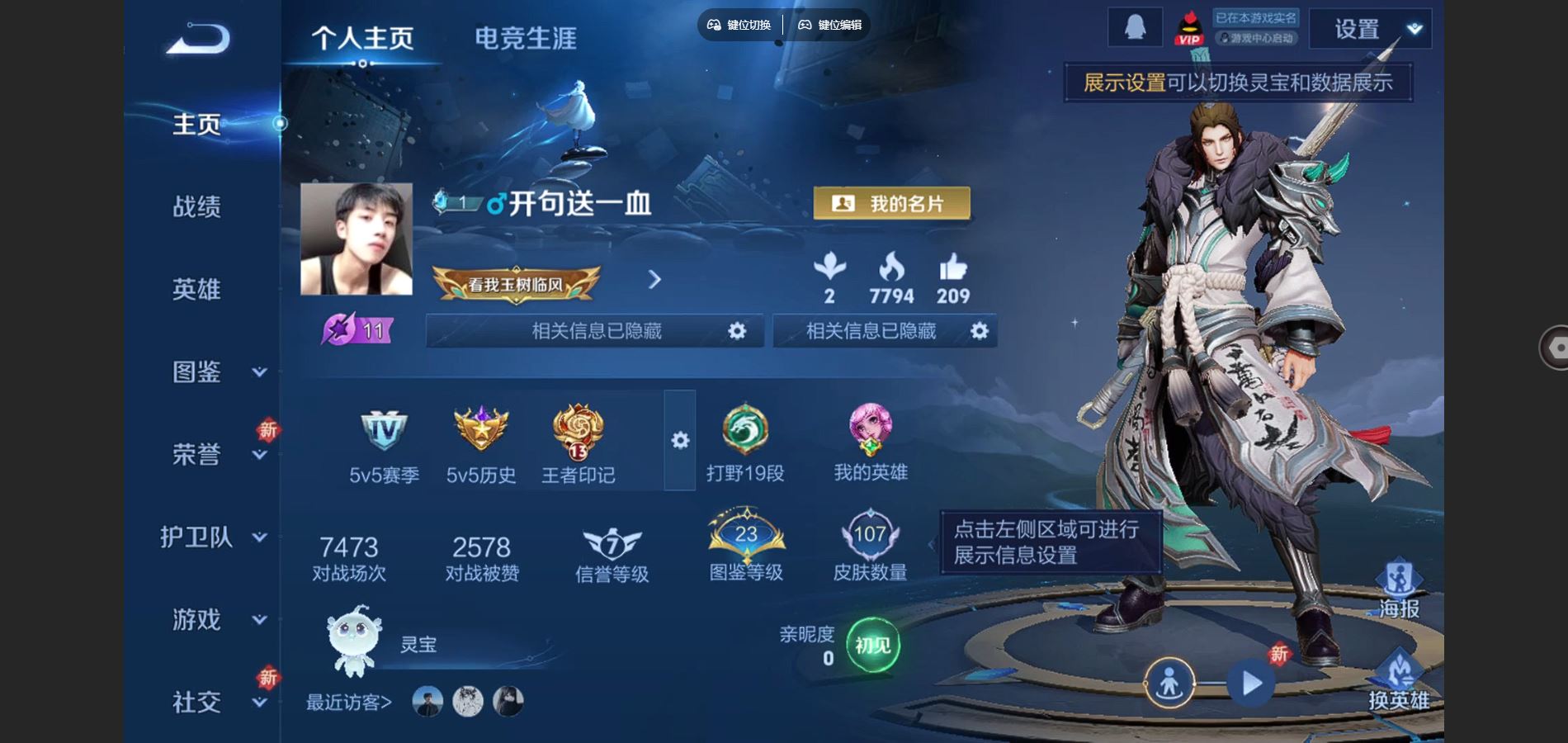Open the 王者印记 badge
This screenshot has width=1568, height=743.
tap(578, 444)
